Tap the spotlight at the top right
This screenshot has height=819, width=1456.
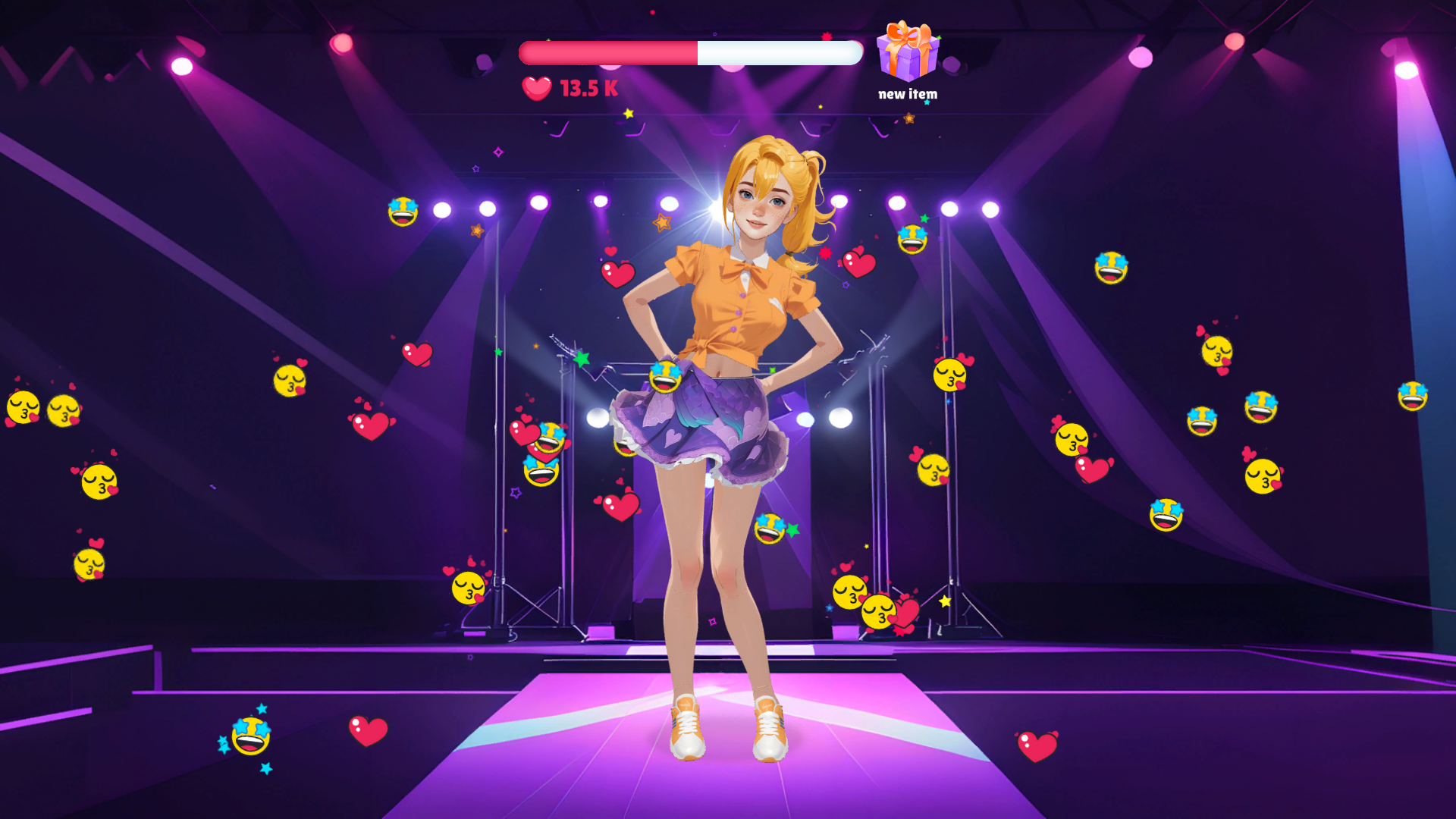coord(1407,68)
